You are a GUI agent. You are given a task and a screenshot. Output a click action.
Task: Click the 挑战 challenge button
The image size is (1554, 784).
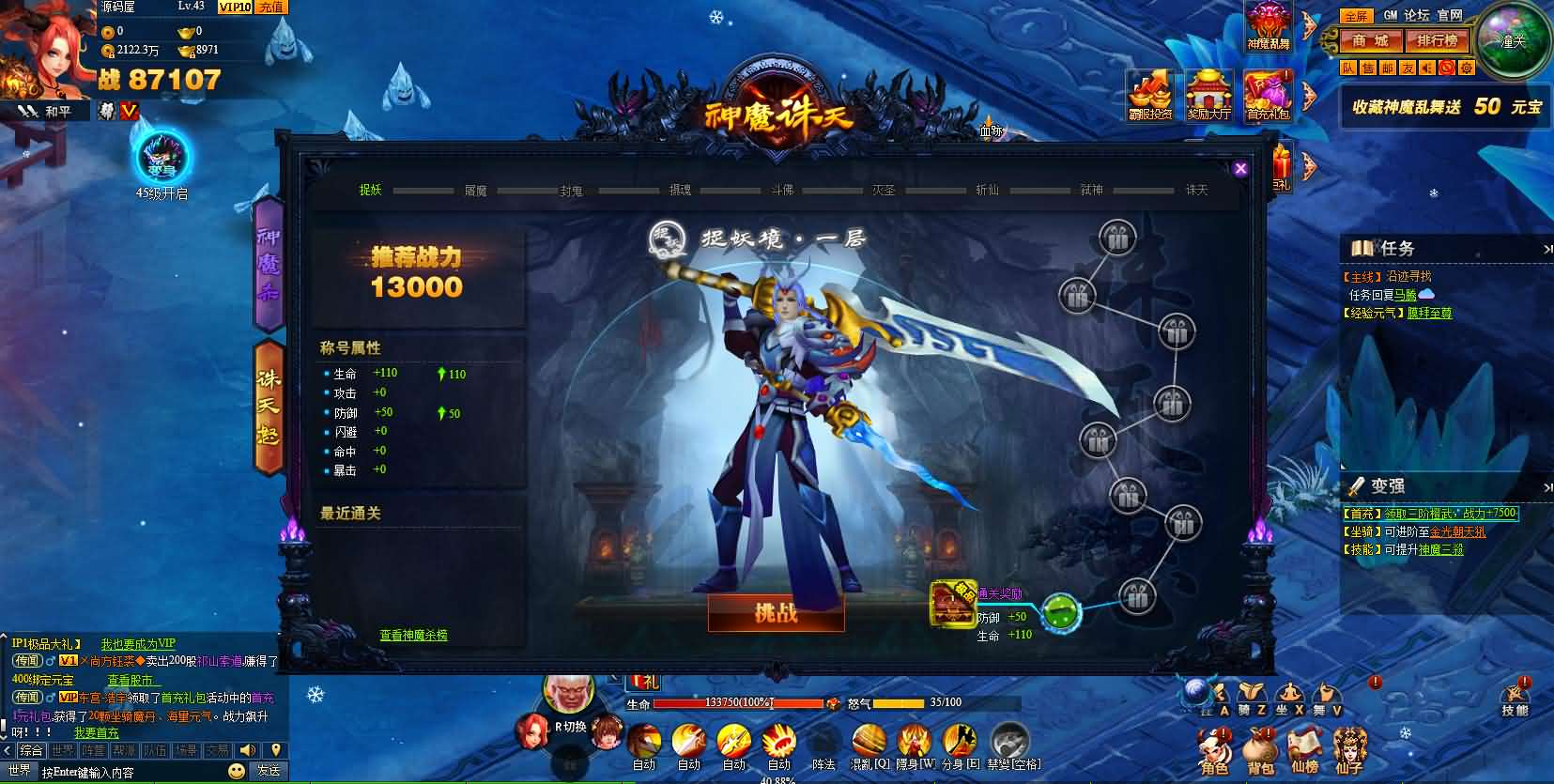[776, 613]
